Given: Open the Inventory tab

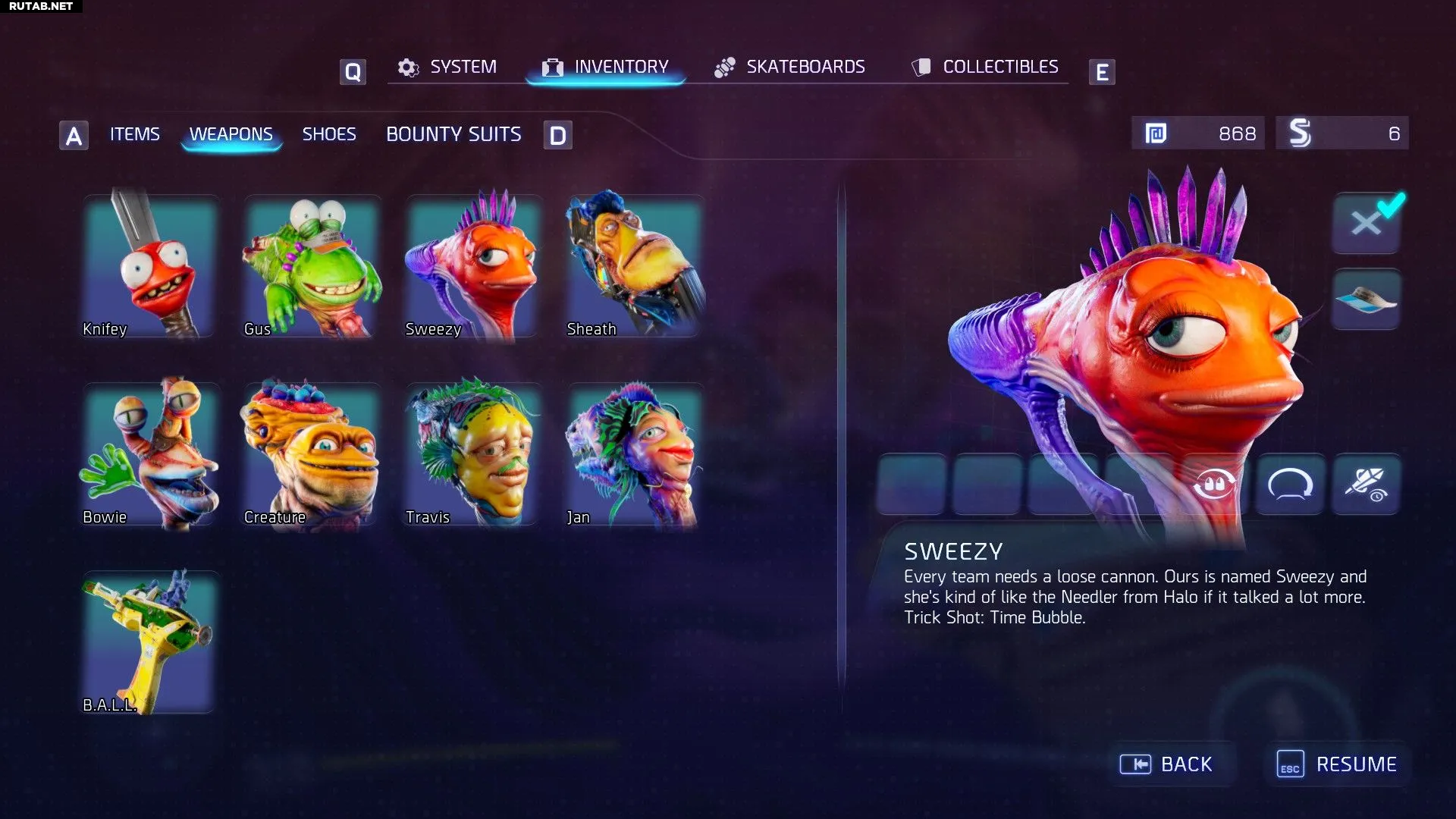Looking at the screenshot, I should [x=606, y=67].
